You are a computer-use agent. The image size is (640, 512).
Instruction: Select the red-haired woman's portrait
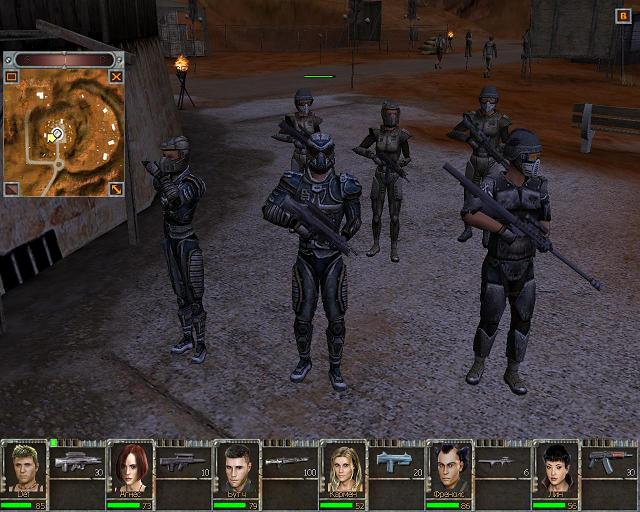point(130,467)
